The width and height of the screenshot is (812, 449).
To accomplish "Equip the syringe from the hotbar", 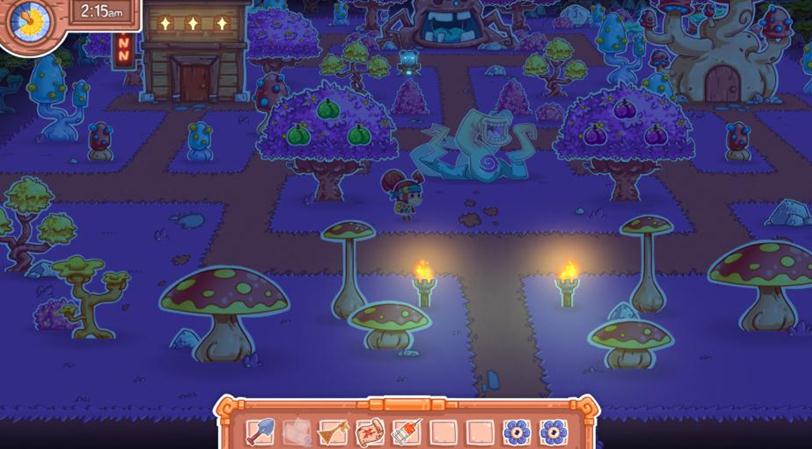I will point(406,432).
